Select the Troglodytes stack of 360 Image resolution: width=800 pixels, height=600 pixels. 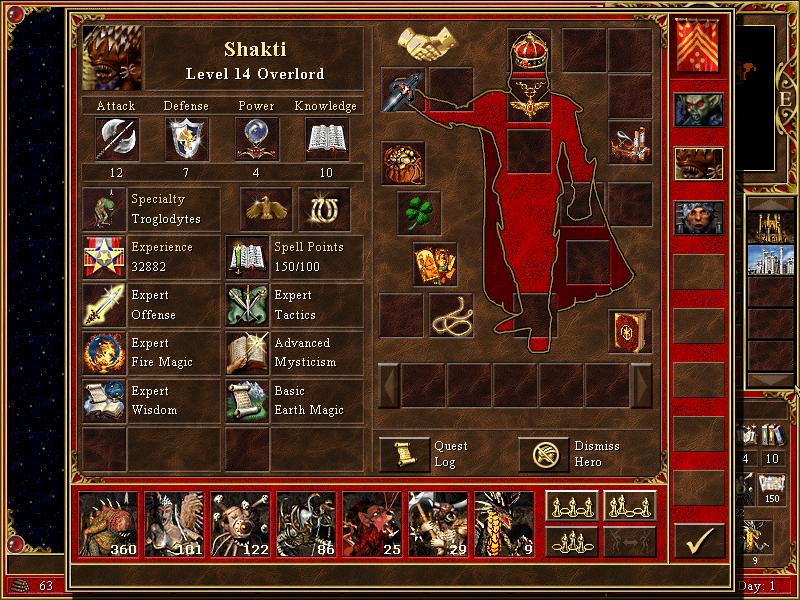109,523
